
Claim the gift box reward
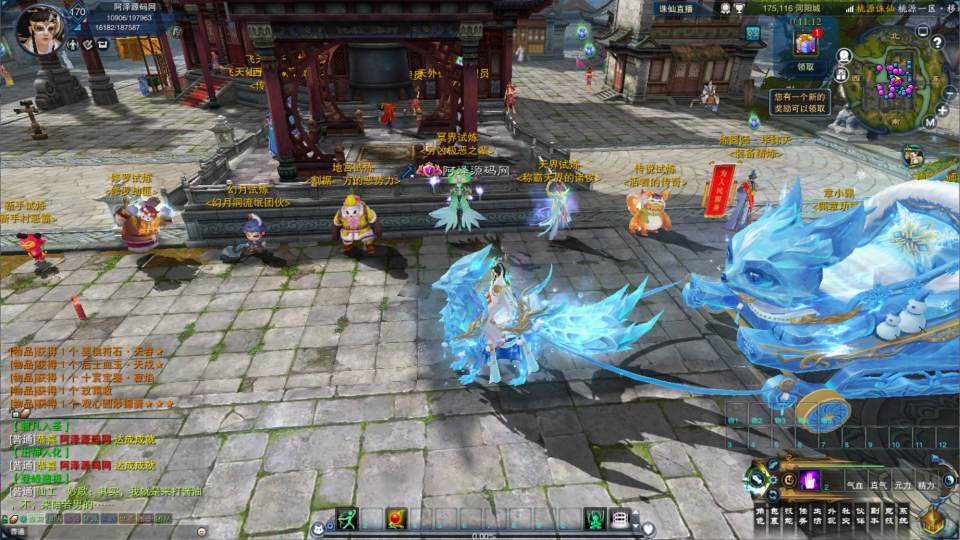805,44
